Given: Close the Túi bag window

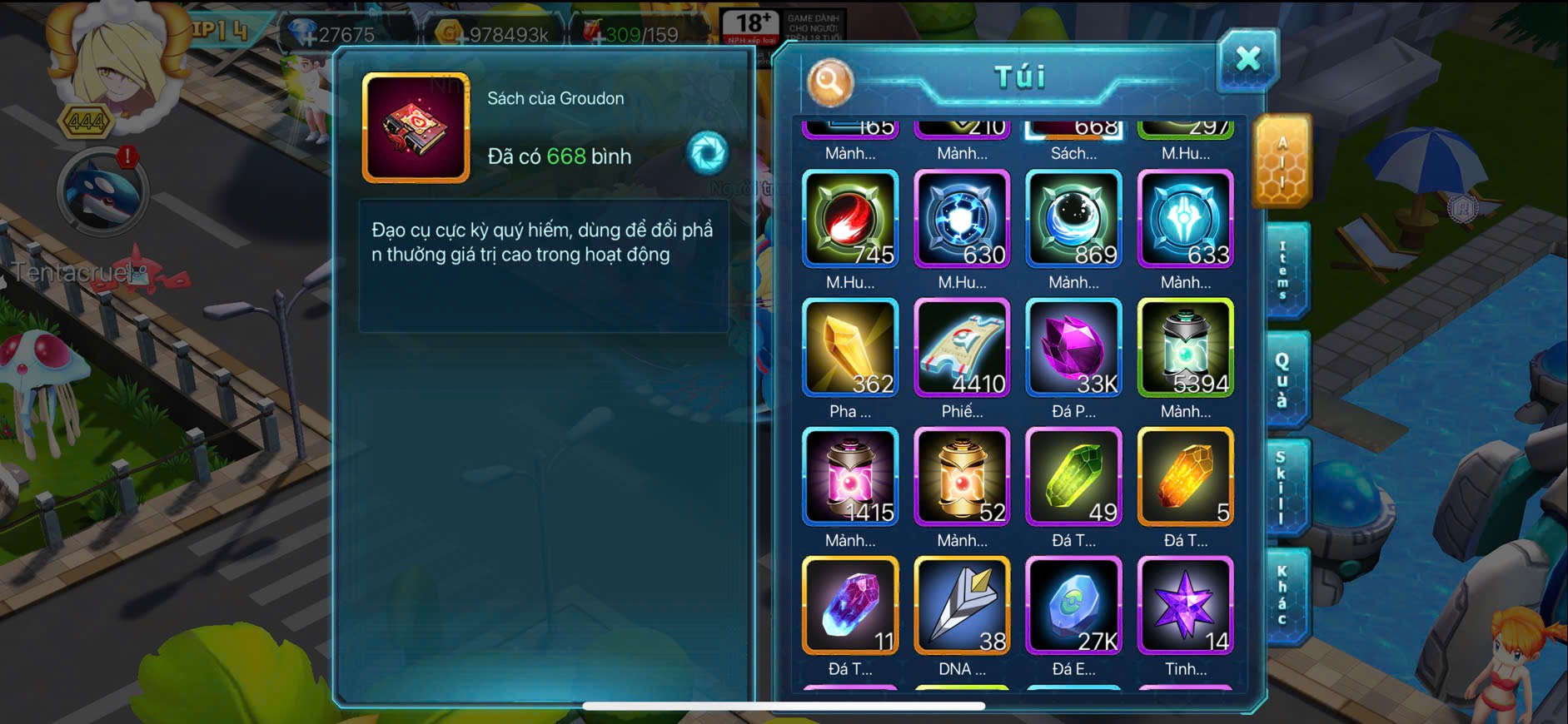Looking at the screenshot, I should [1247, 59].
